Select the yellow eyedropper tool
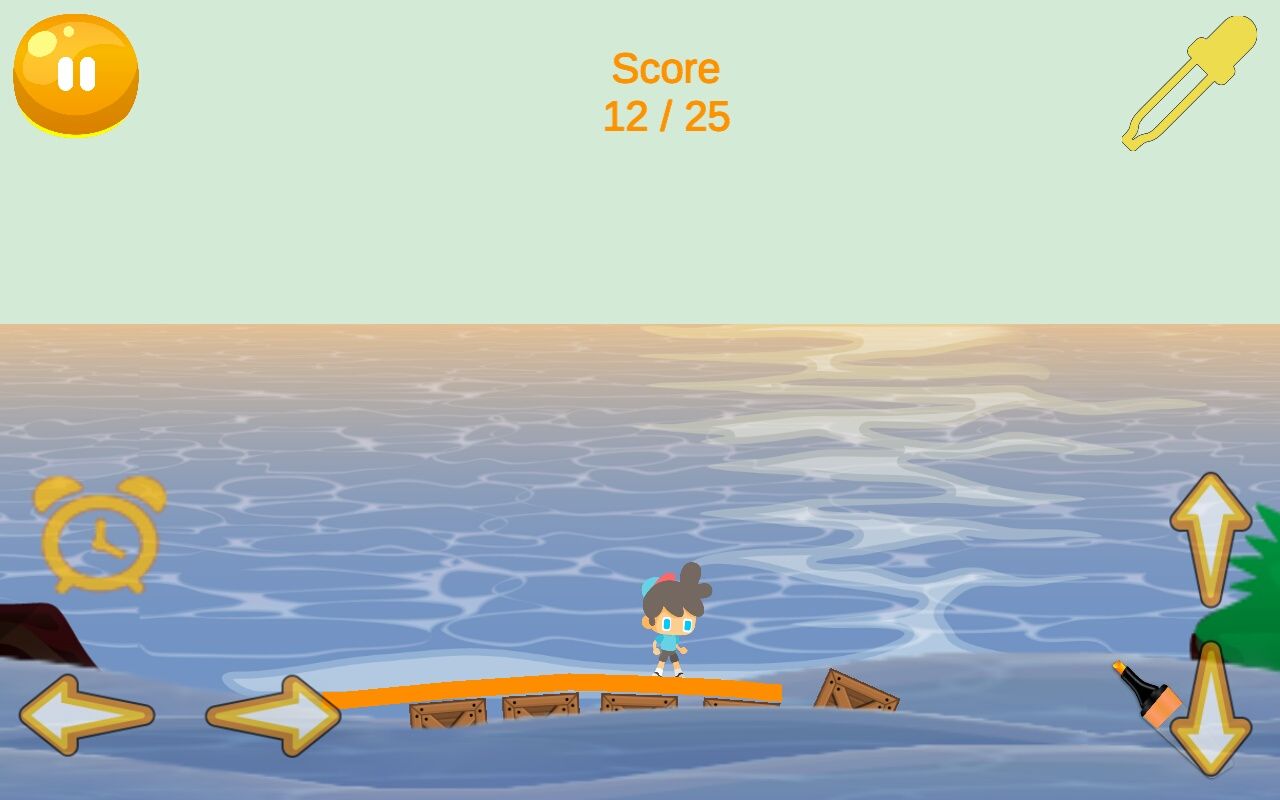The width and height of the screenshot is (1280, 800). (x=1189, y=82)
